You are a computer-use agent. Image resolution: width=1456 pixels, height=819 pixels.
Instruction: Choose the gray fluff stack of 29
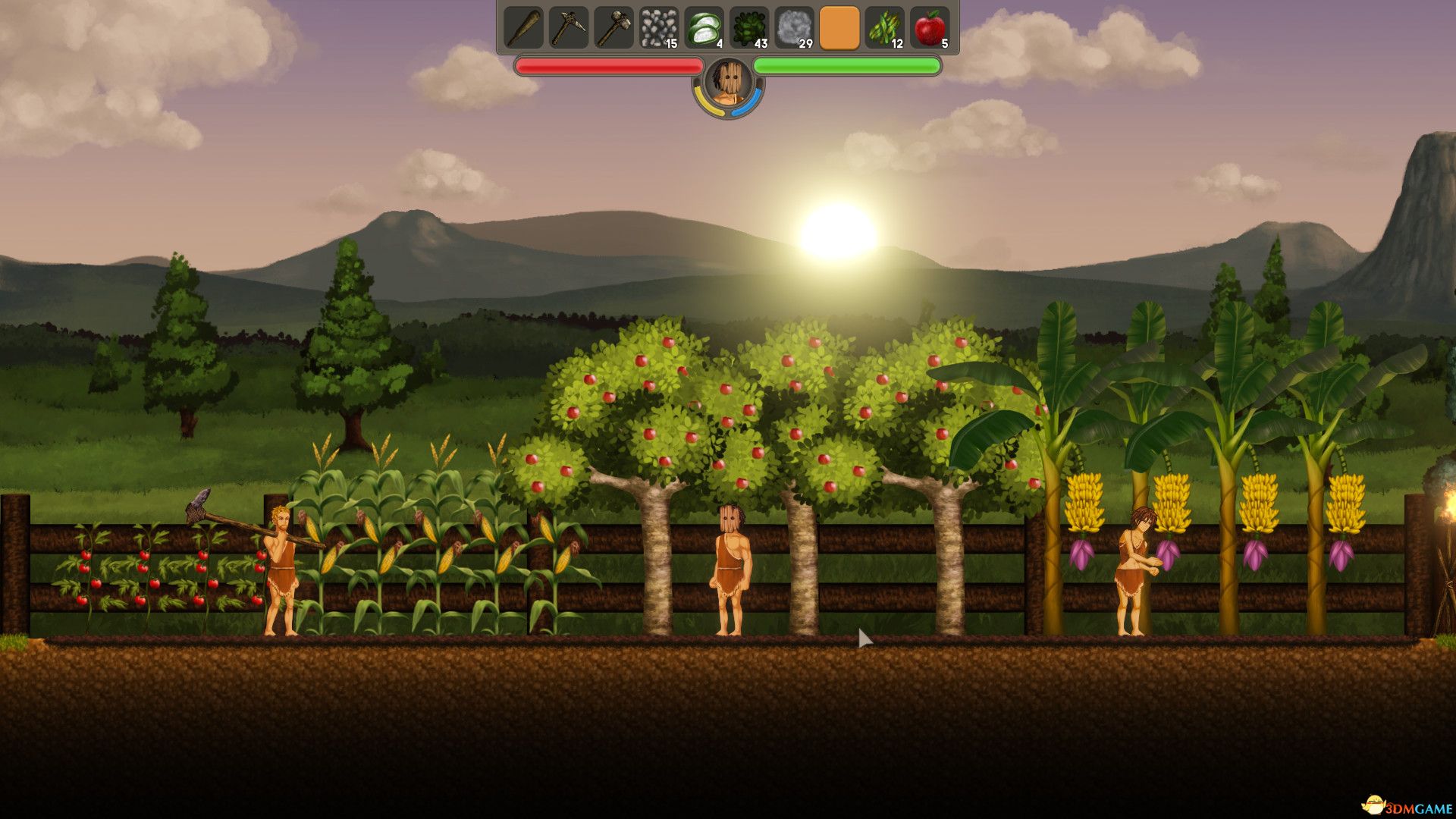click(x=794, y=28)
